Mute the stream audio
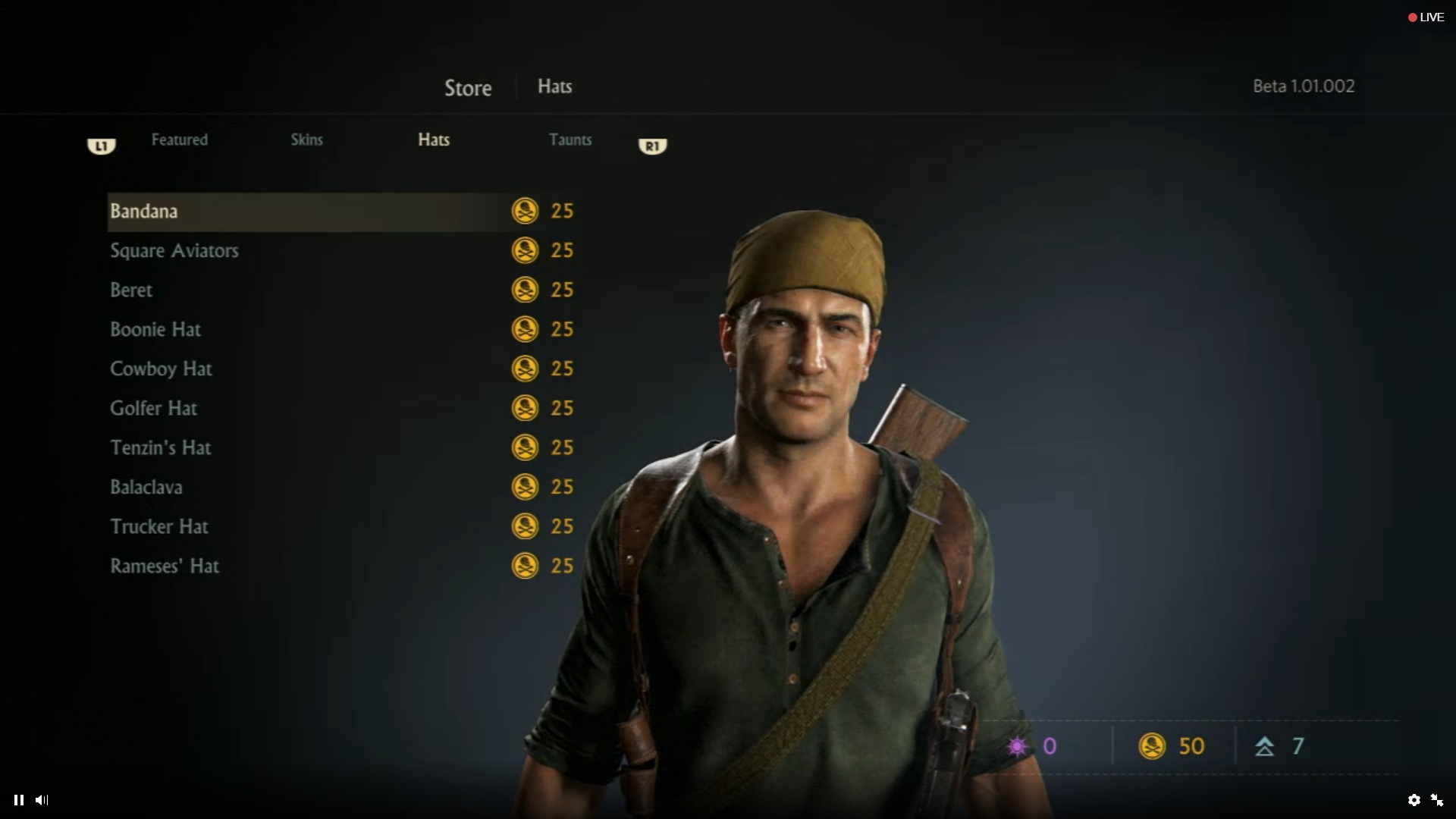 (42, 800)
